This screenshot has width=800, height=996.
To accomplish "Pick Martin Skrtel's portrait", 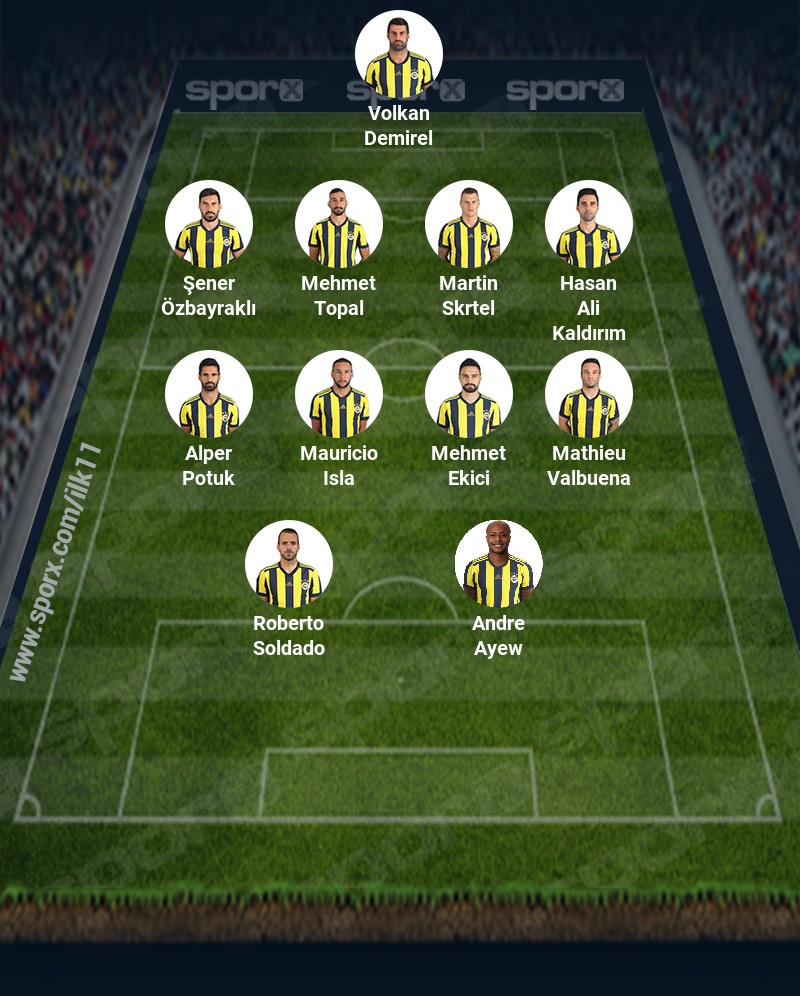I will tap(469, 225).
